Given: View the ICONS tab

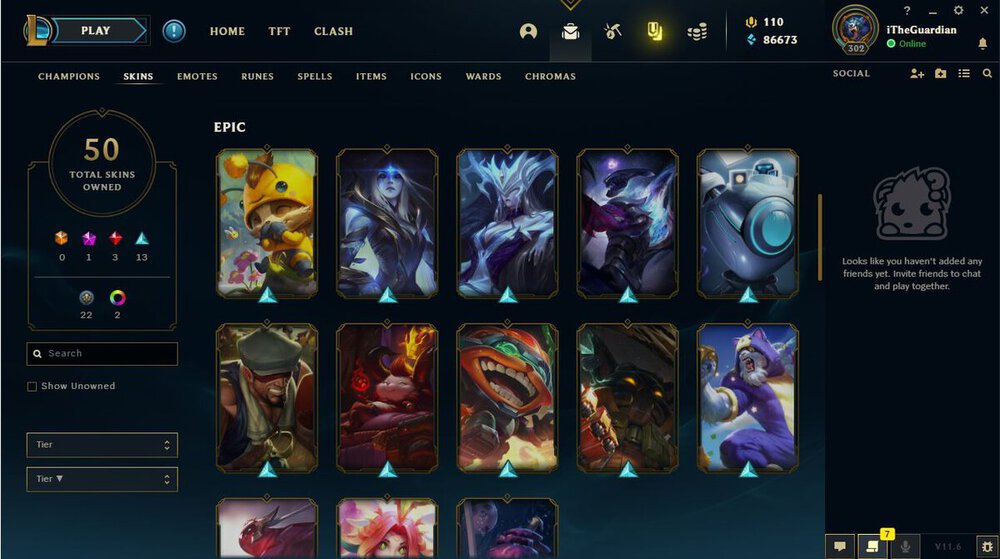Looking at the screenshot, I should pyautogui.click(x=426, y=77).
